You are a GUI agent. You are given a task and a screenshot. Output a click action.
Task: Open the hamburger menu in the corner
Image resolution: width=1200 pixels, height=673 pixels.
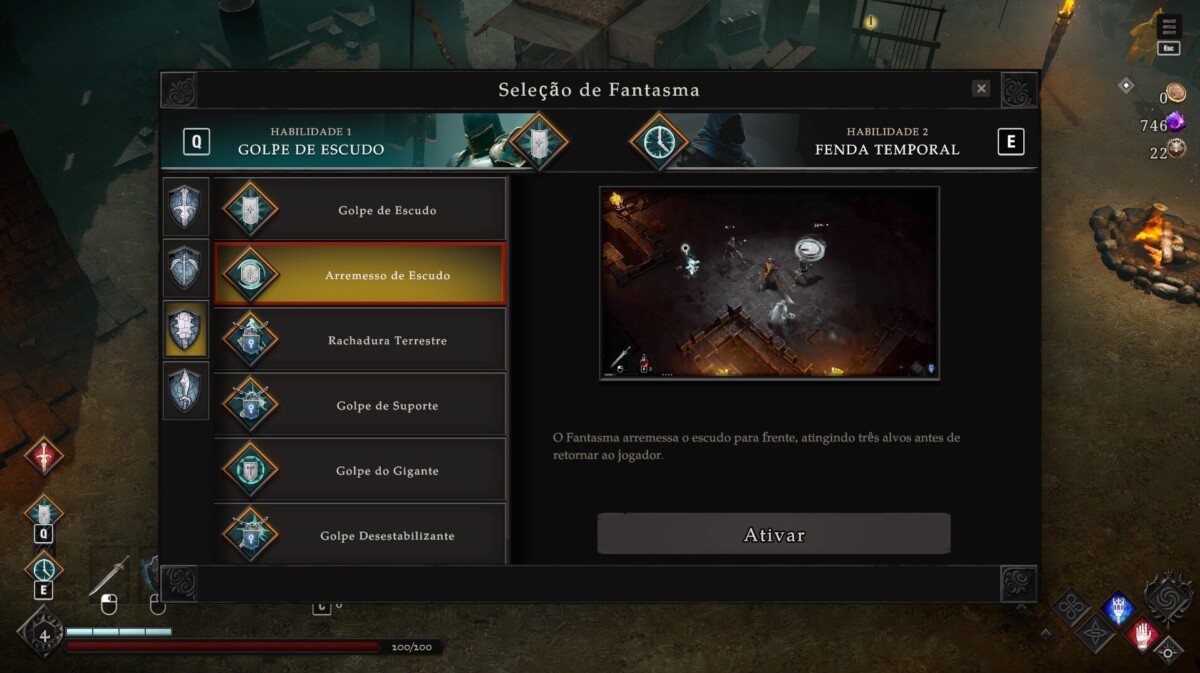[x=1168, y=26]
